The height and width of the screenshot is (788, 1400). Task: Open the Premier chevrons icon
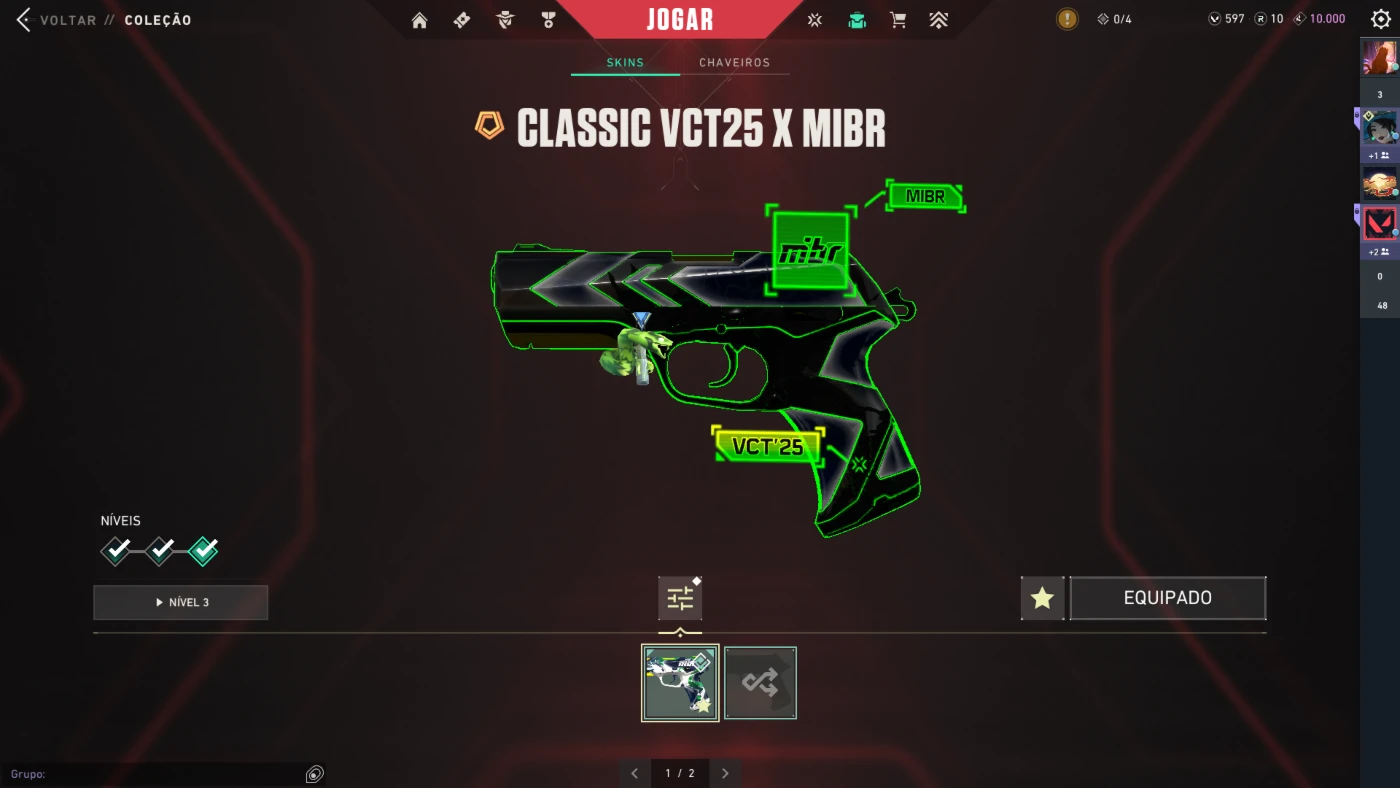tap(938, 20)
